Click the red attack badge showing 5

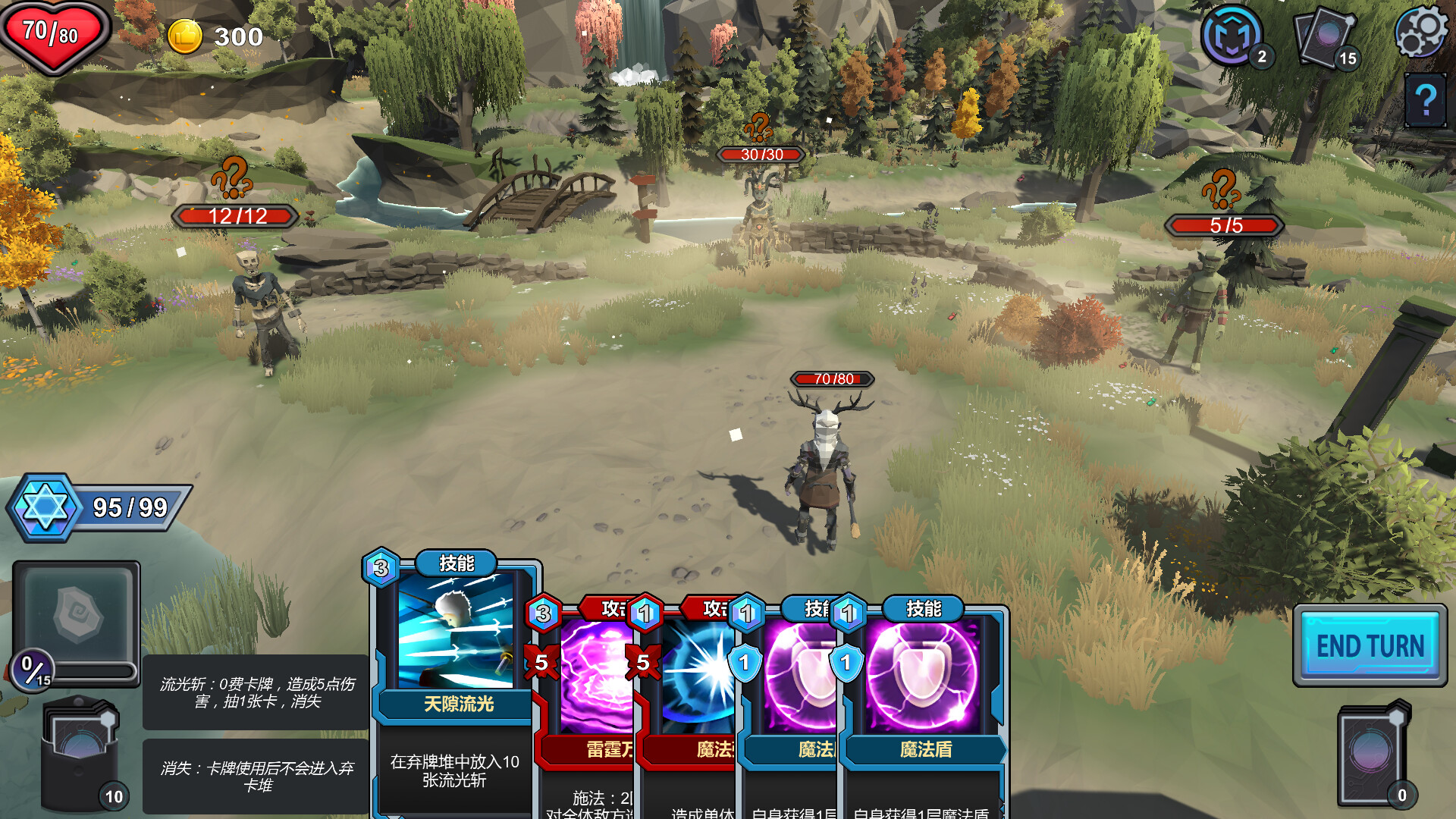[x=543, y=662]
